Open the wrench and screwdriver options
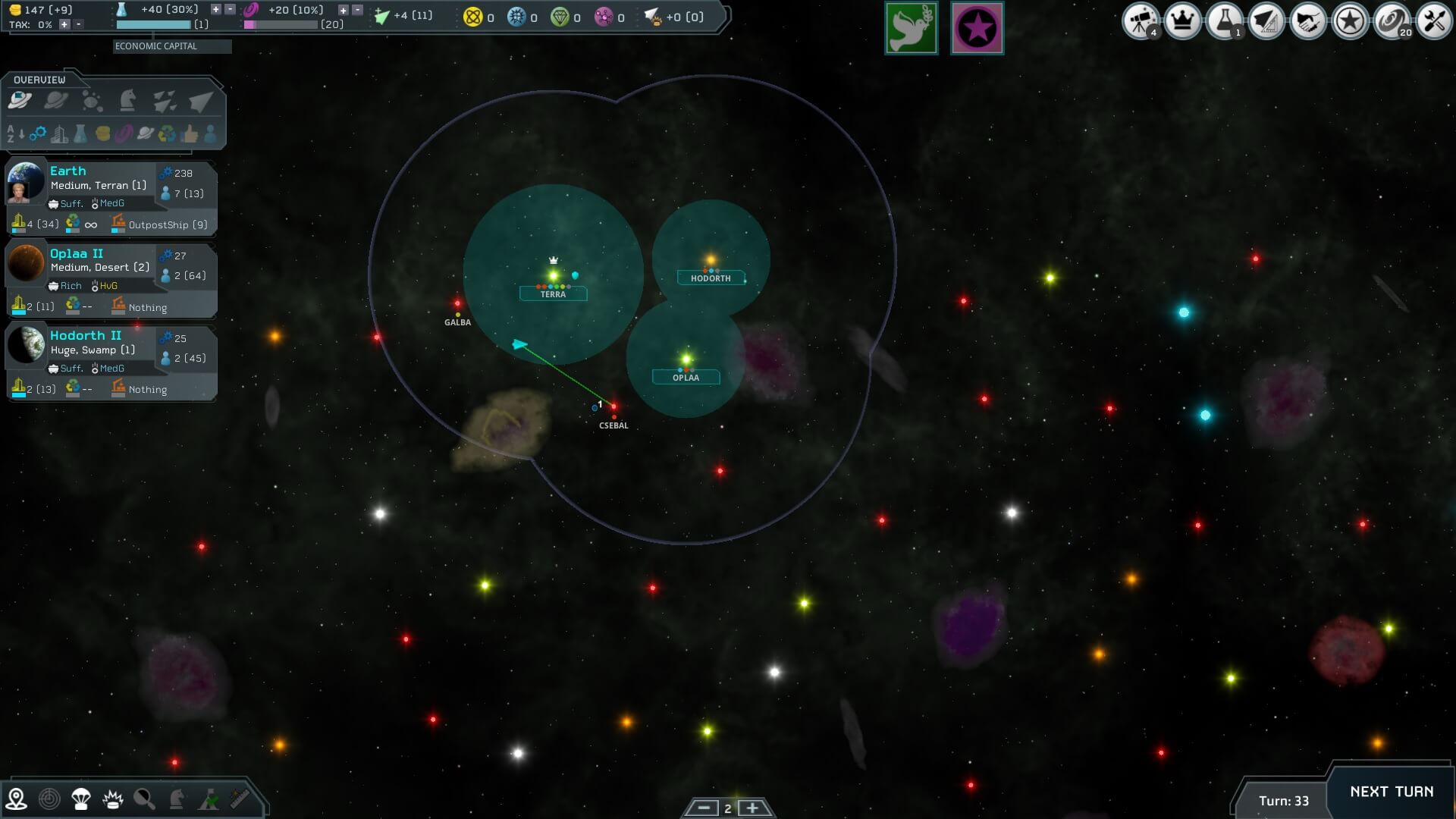1456x819 pixels. click(x=1433, y=20)
